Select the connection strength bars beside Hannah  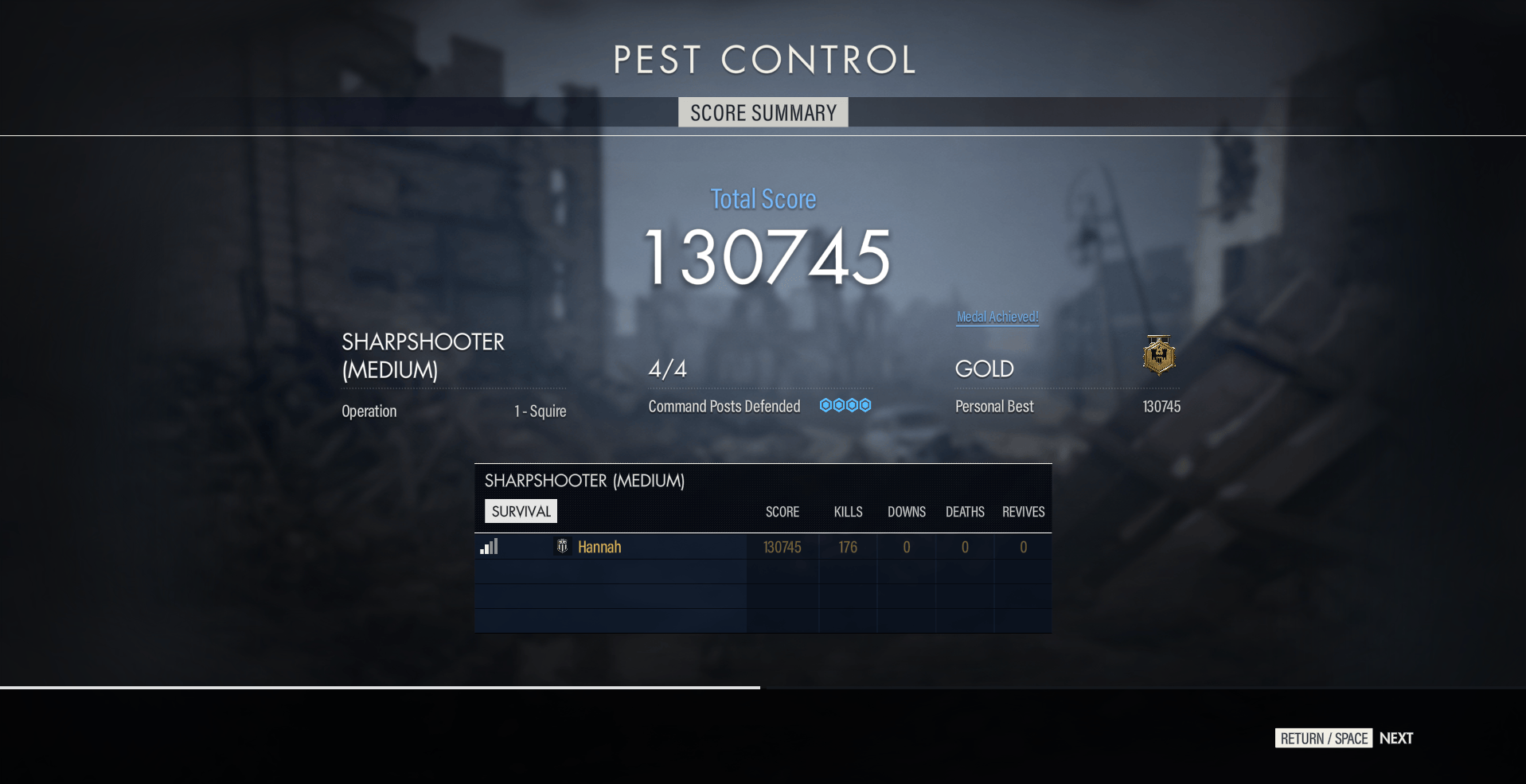coord(490,547)
